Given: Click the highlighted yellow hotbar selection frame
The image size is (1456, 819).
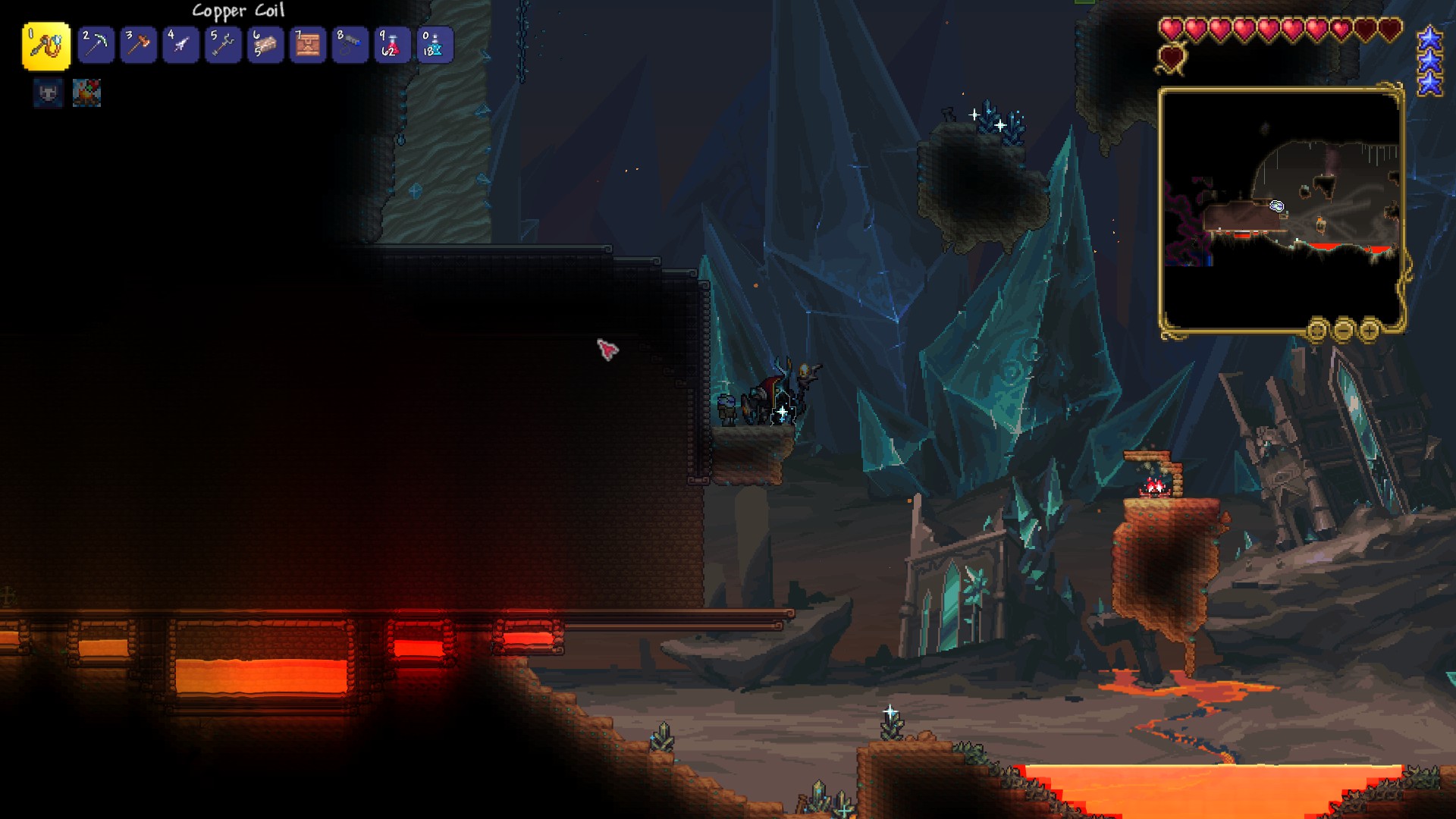Looking at the screenshot, I should click(x=47, y=45).
